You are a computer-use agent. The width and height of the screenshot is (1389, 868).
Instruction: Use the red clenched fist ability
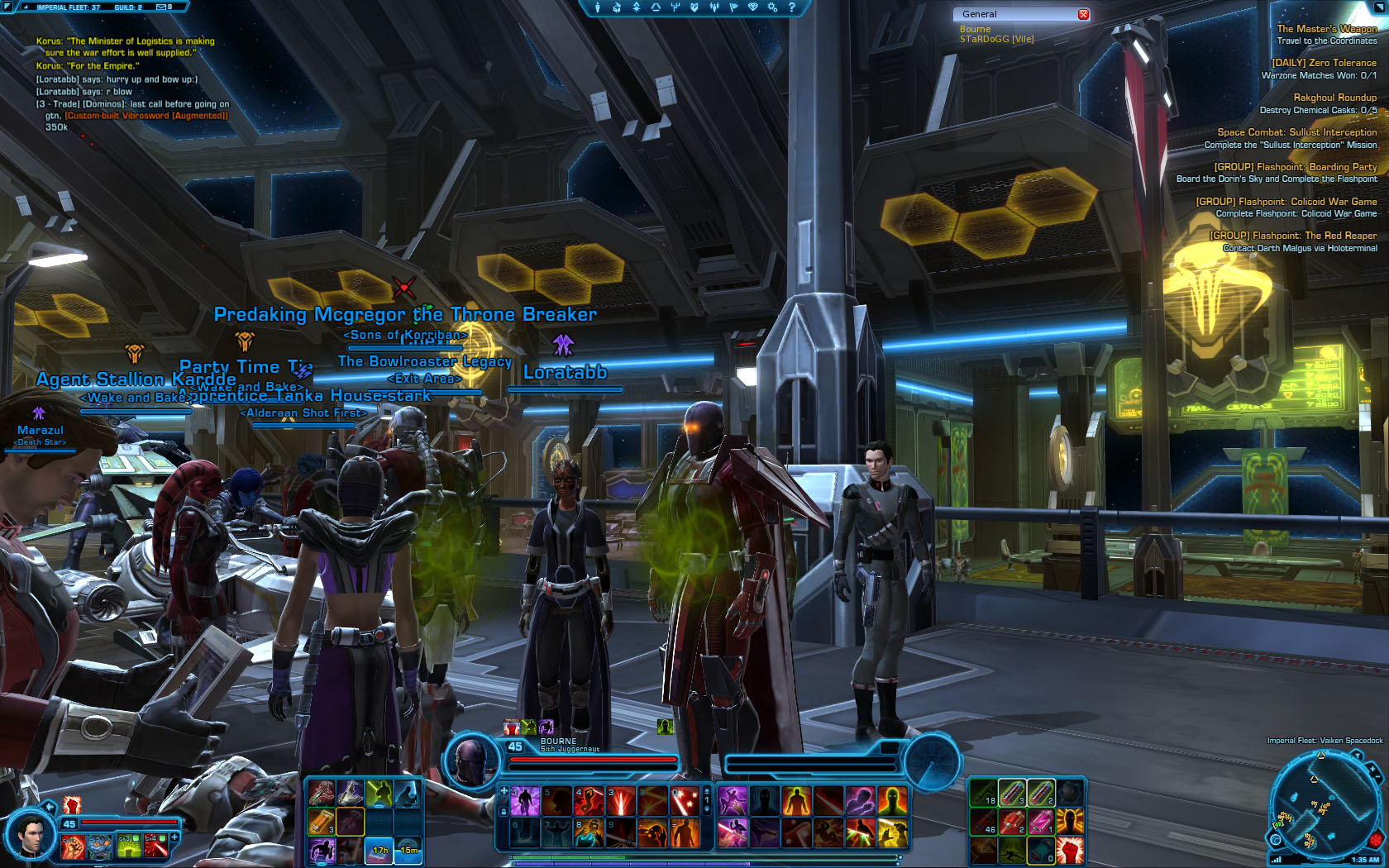1069,849
